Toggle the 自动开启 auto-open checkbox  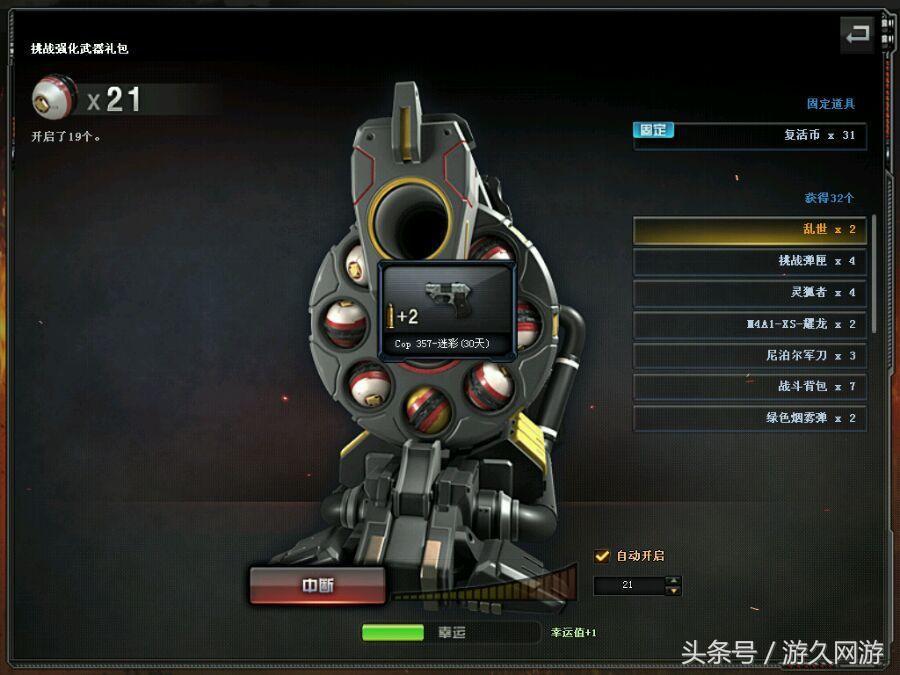(602, 556)
